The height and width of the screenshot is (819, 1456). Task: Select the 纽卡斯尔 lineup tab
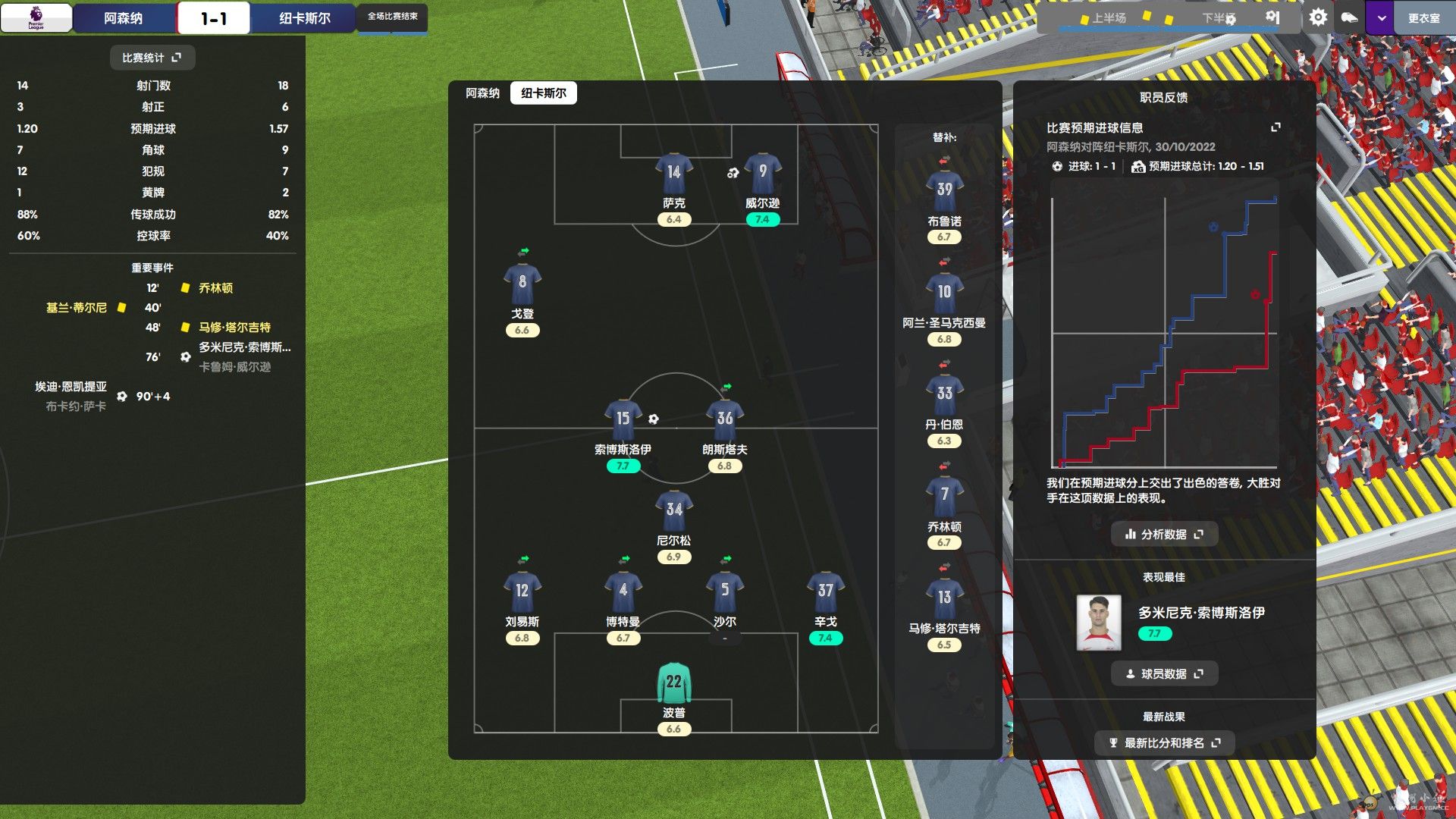coord(543,93)
